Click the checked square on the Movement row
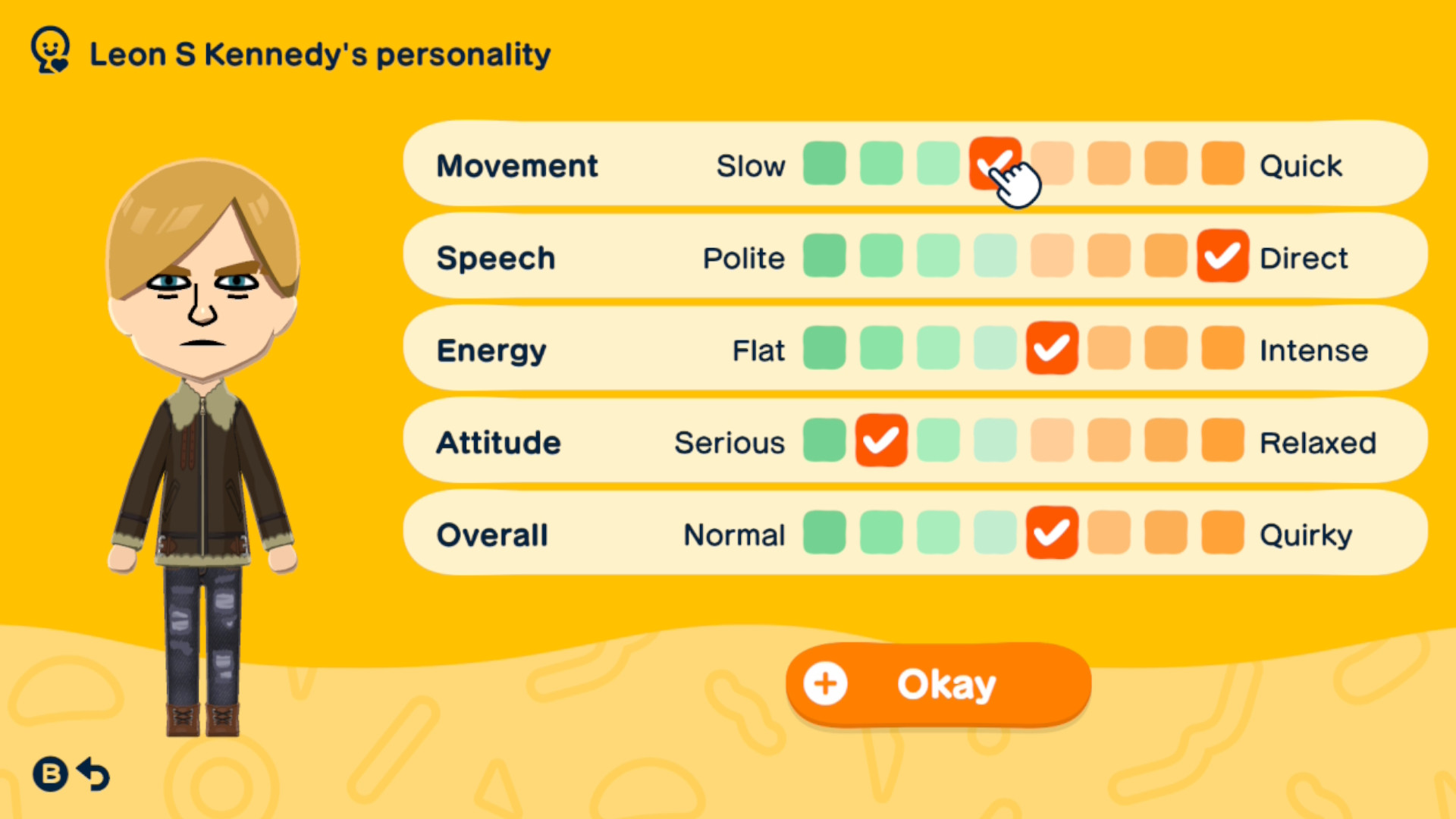The height and width of the screenshot is (819, 1456). pyautogui.click(x=994, y=164)
